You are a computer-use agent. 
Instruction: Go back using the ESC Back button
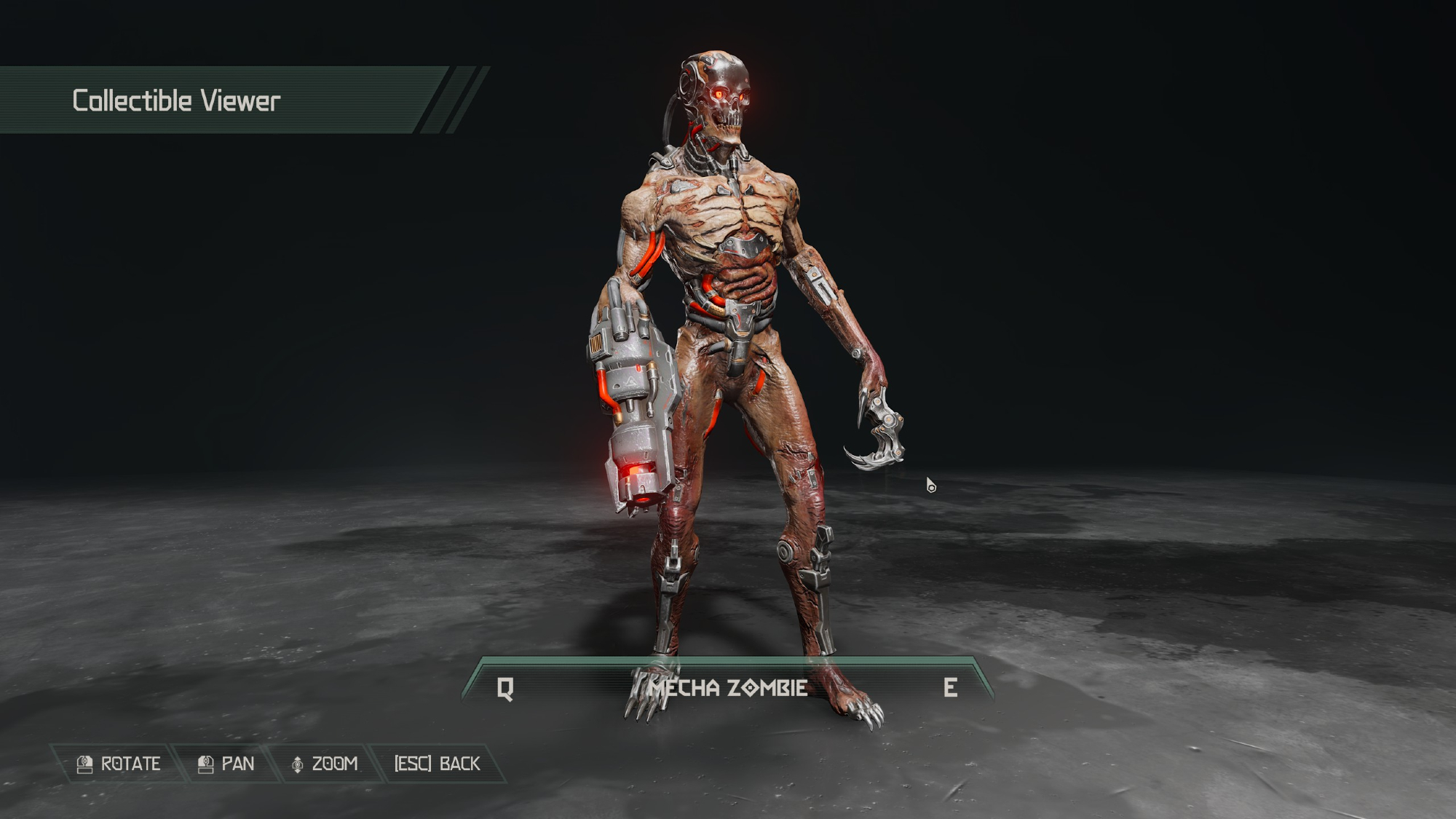pyautogui.click(x=437, y=764)
